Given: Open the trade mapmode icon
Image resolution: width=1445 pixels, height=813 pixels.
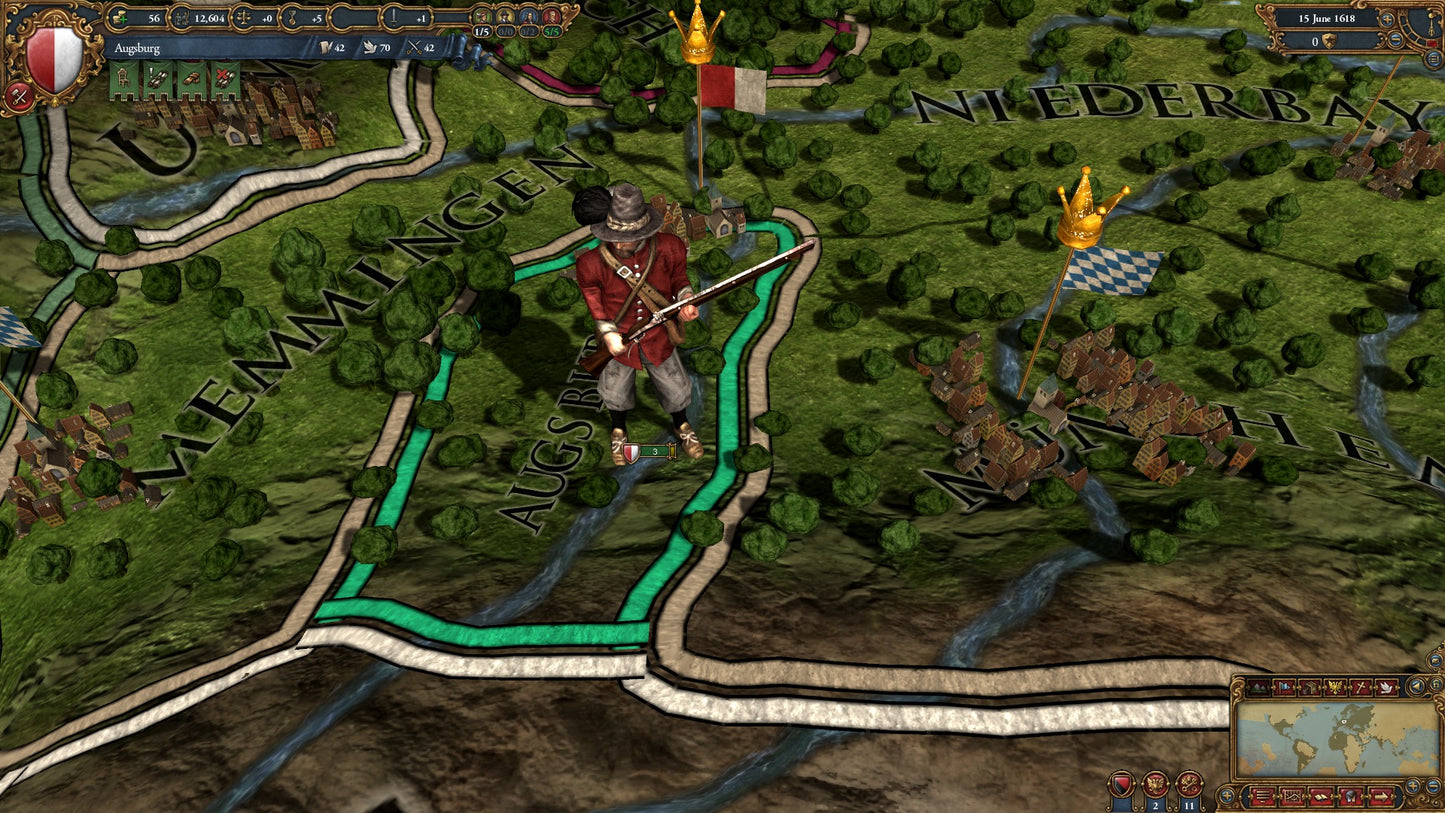Looking at the screenshot, I should (1309, 687).
